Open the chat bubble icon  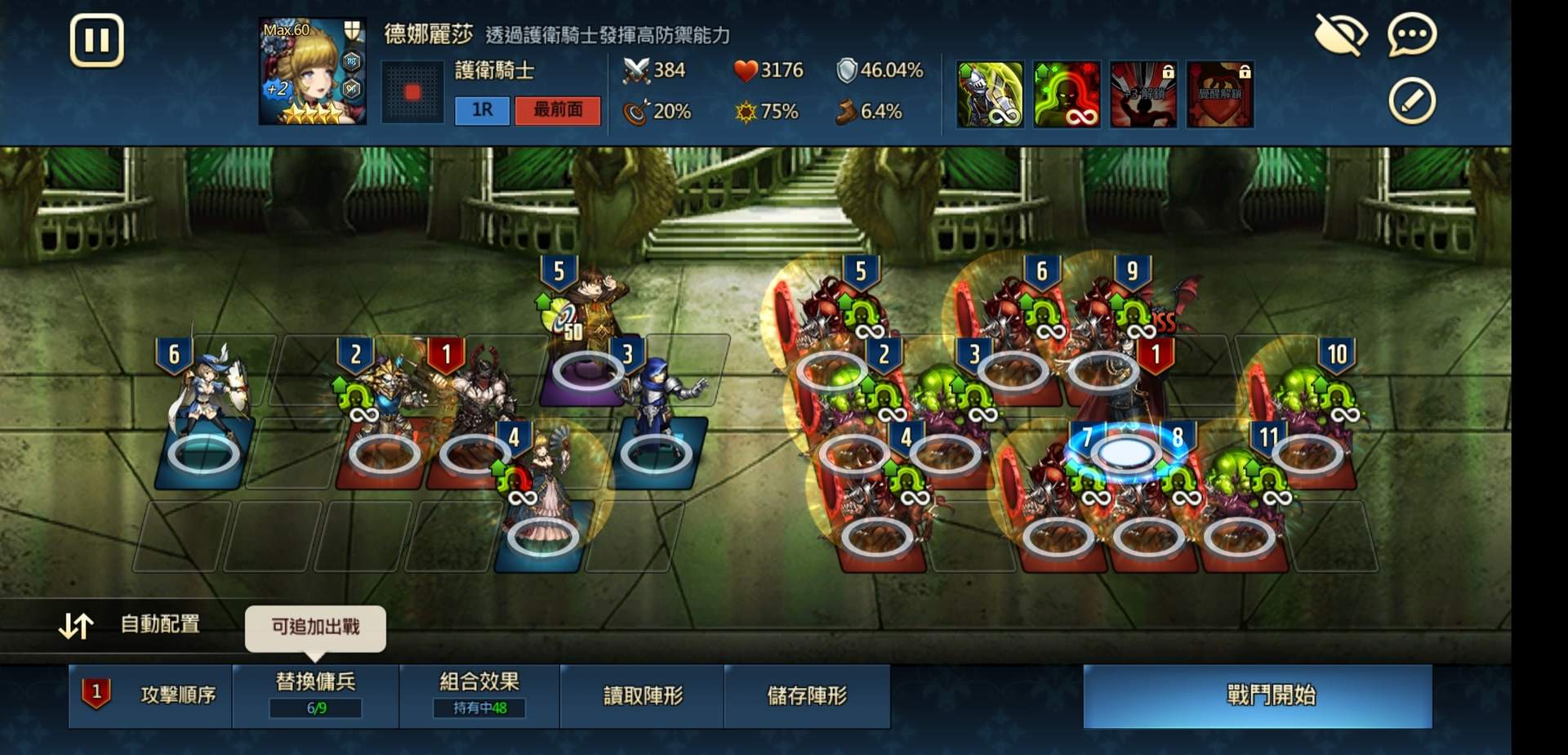pos(1412,34)
